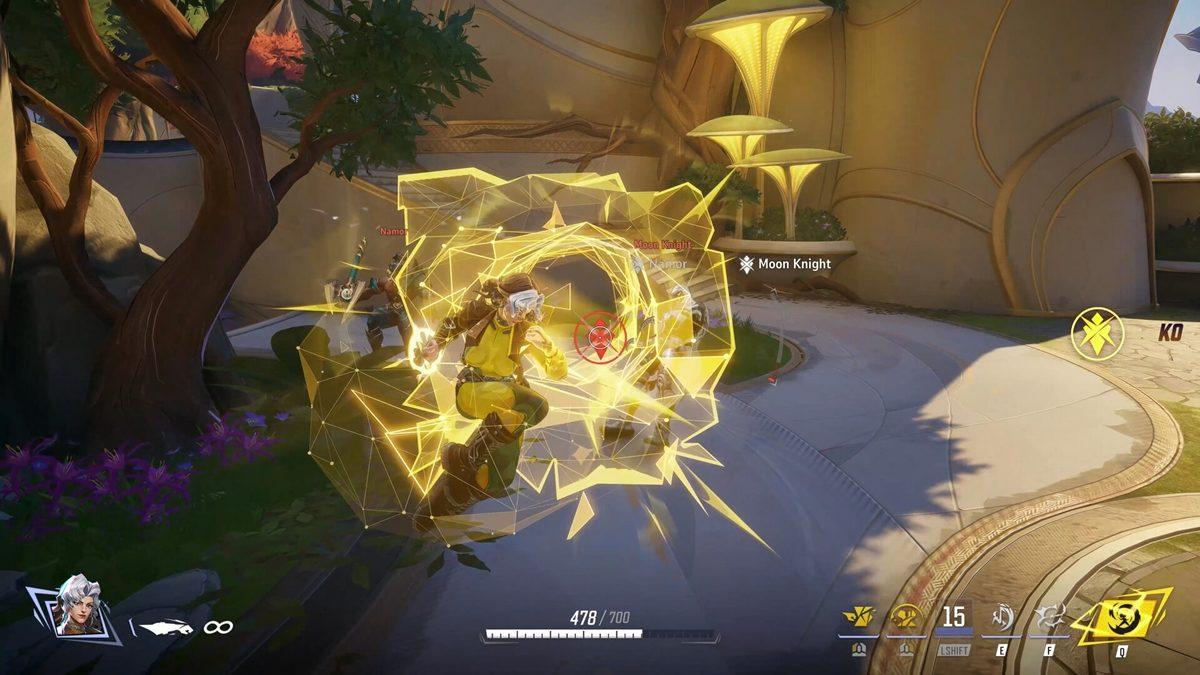Select the white claw weapon icon

click(164, 627)
